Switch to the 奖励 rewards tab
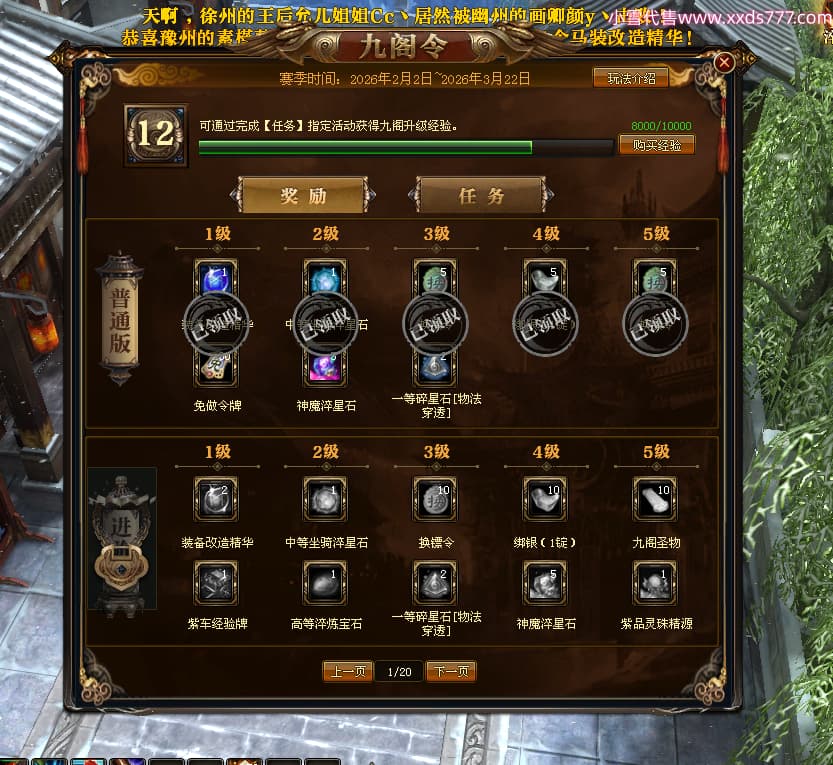Screen dimensions: 833x765 (303, 196)
